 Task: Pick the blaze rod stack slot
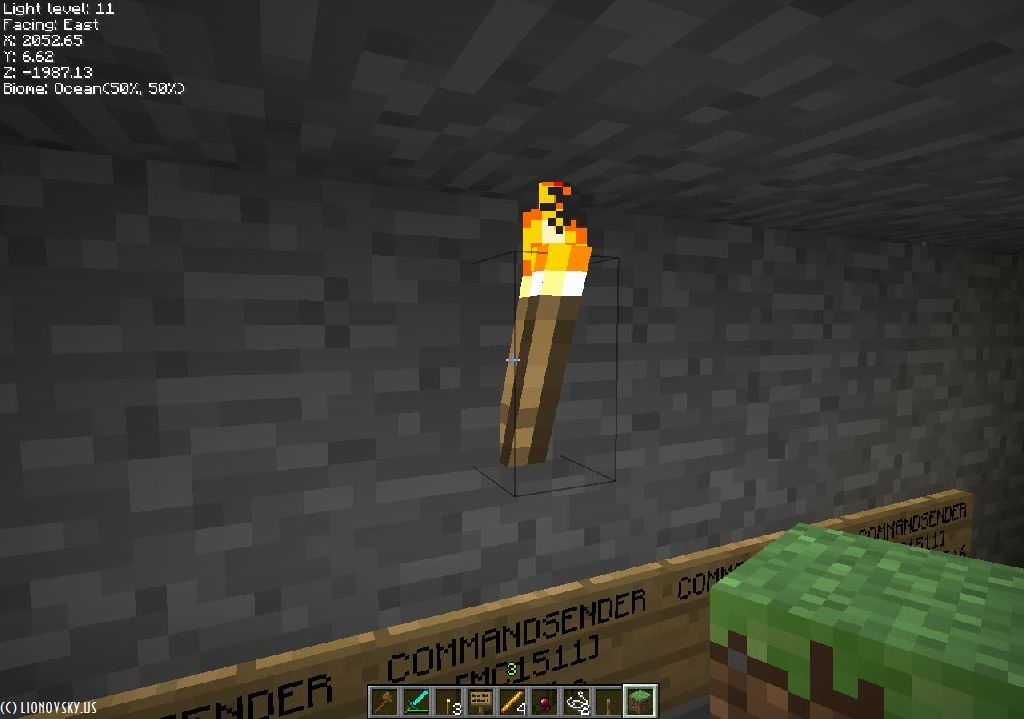click(512, 702)
